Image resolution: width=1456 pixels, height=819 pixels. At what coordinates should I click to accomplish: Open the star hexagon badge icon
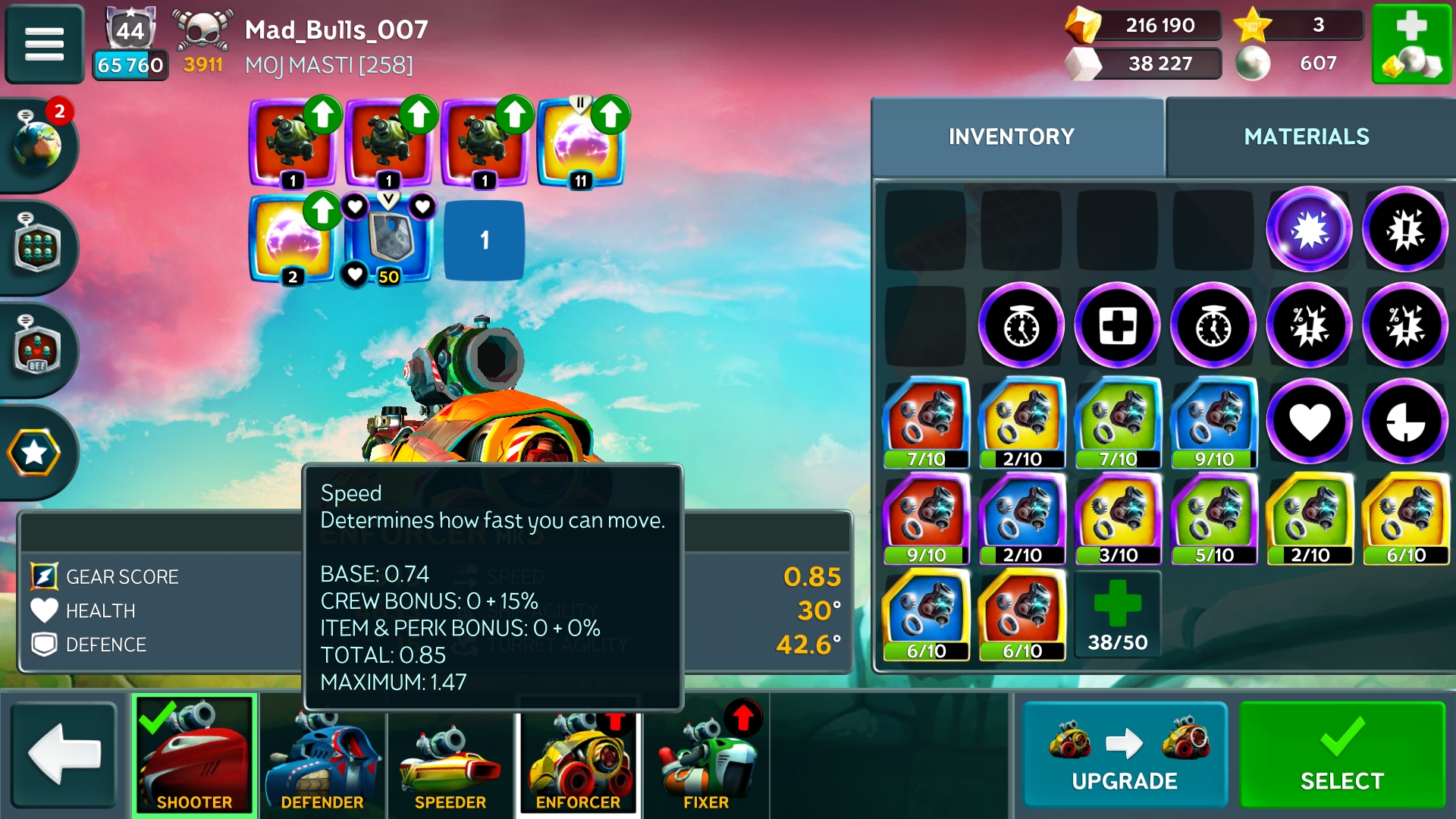click(35, 453)
